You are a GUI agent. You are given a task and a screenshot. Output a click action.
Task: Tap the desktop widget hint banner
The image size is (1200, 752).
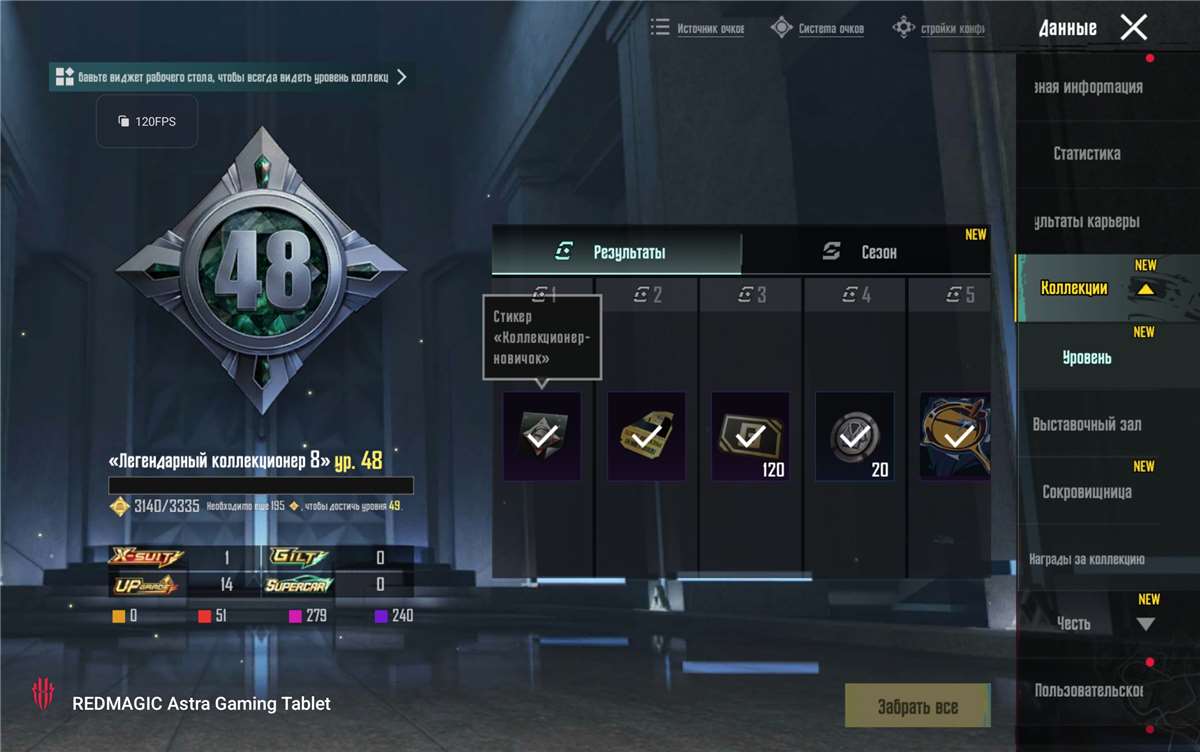point(232,77)
